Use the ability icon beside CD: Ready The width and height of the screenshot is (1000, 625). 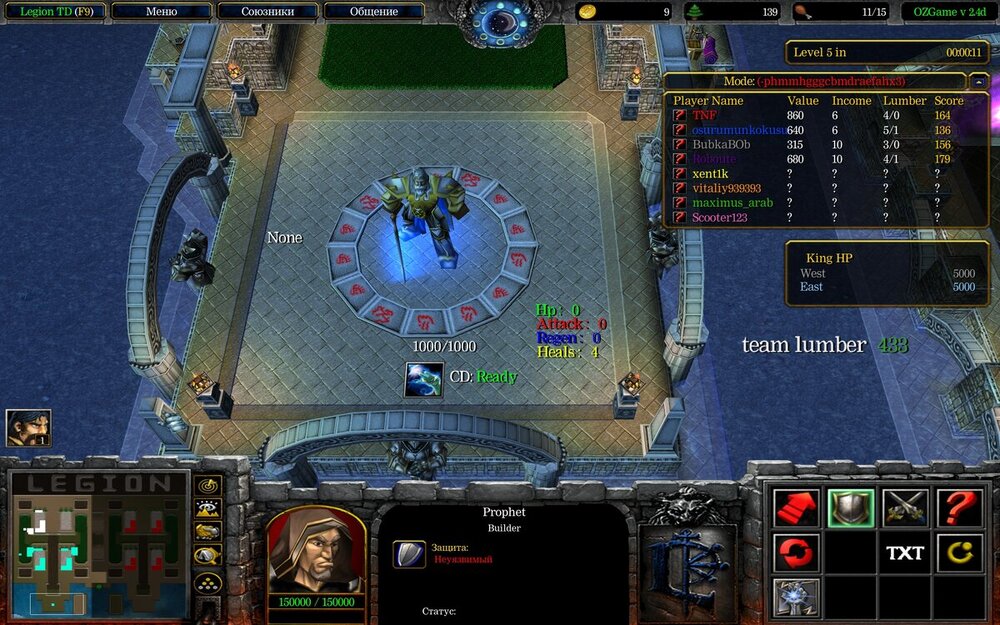[x=424, y=379]
